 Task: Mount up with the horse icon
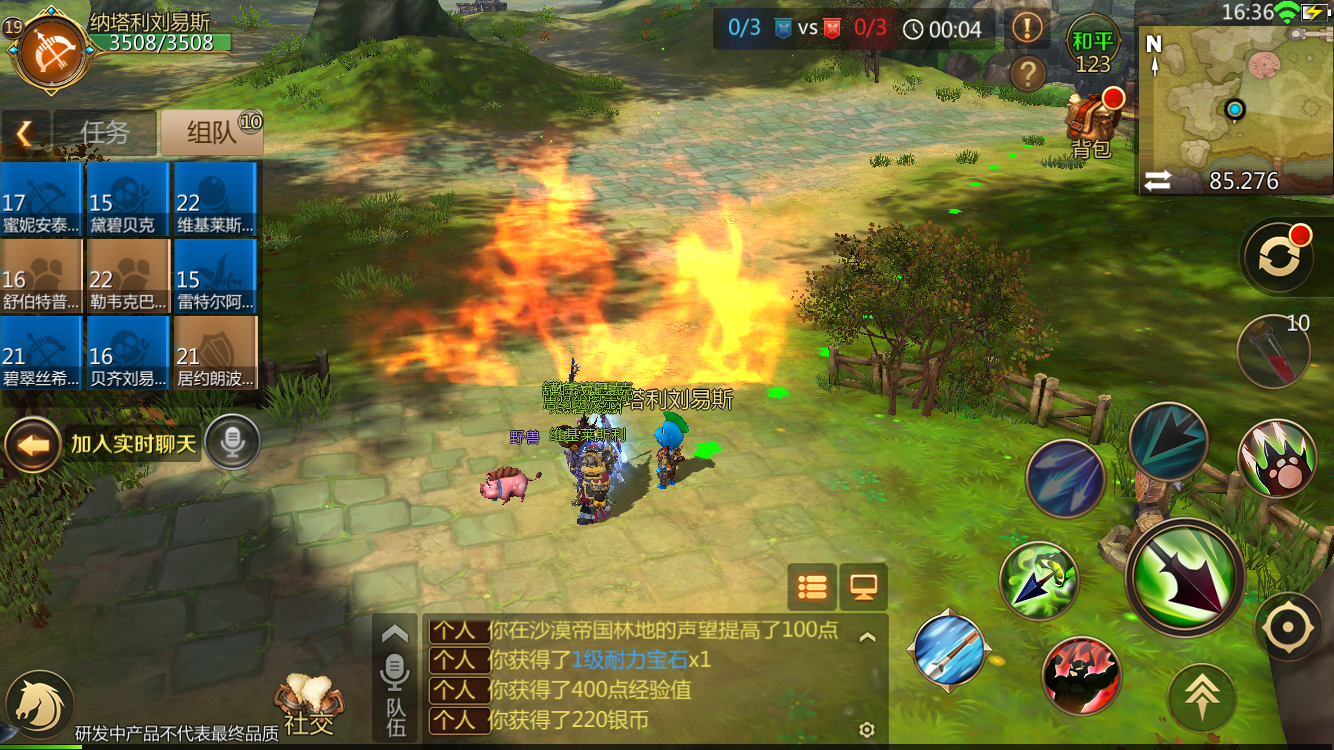[38, 703]
